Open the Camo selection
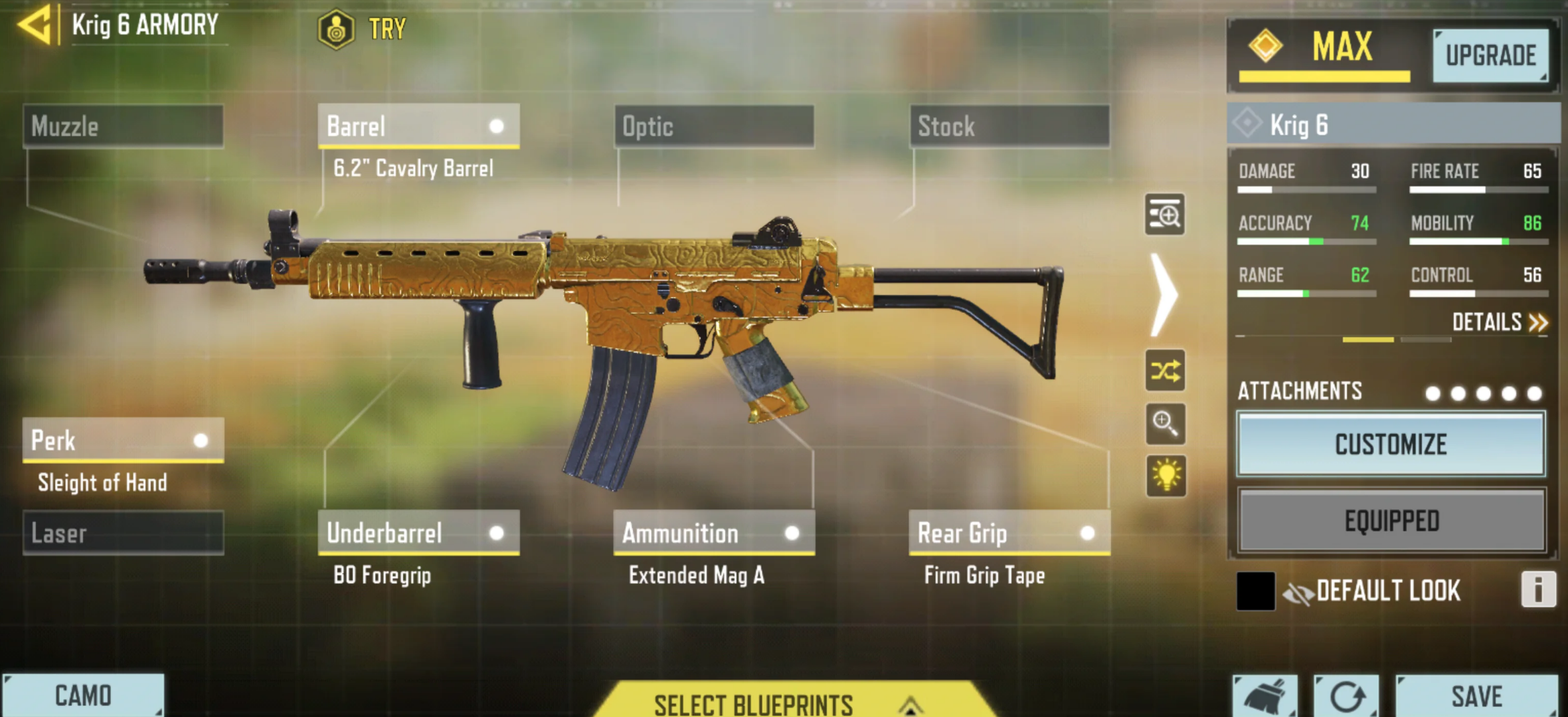 click(83, 696)
